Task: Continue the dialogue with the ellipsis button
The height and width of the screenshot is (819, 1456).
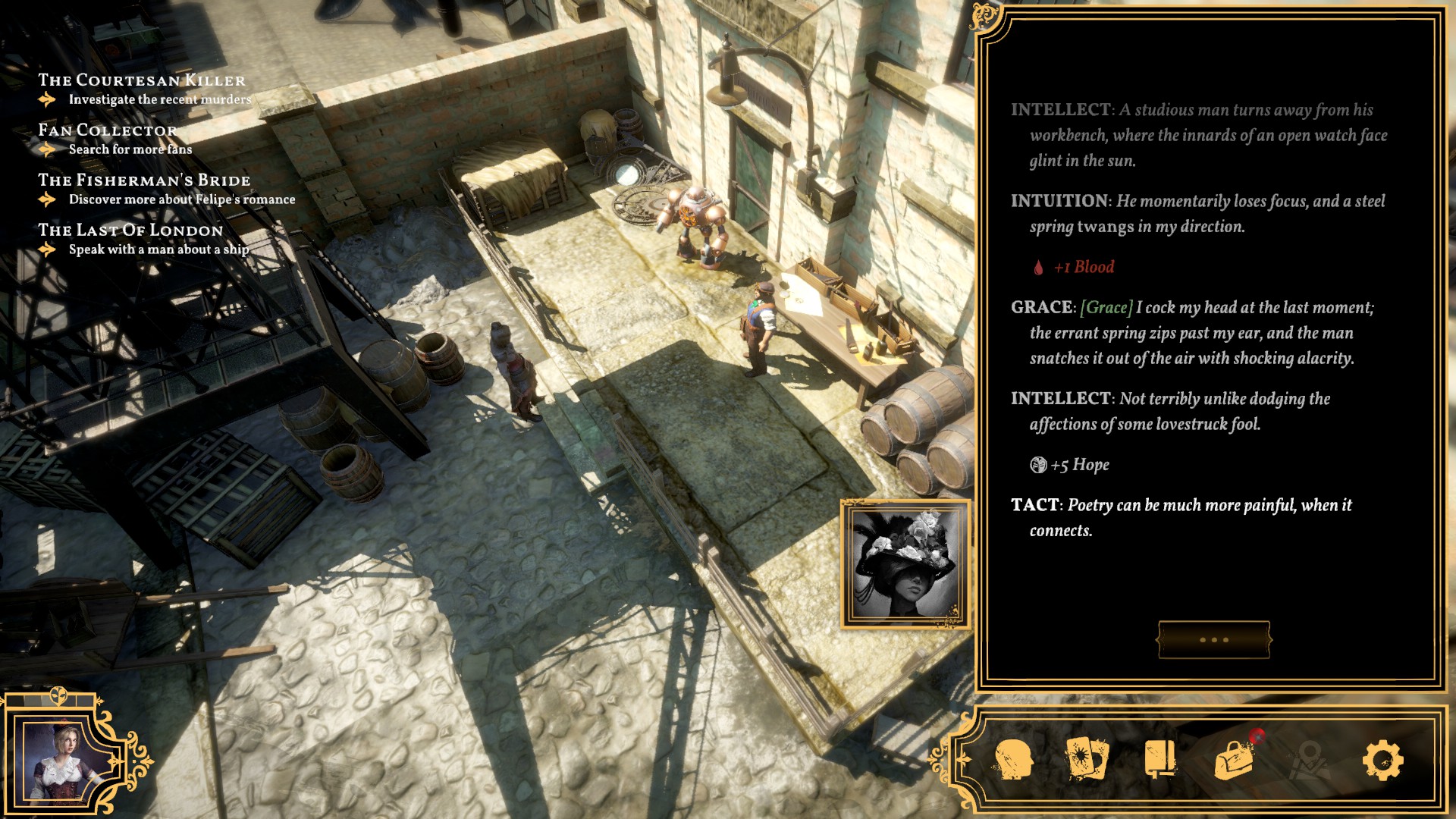Action: [1213, 640]
